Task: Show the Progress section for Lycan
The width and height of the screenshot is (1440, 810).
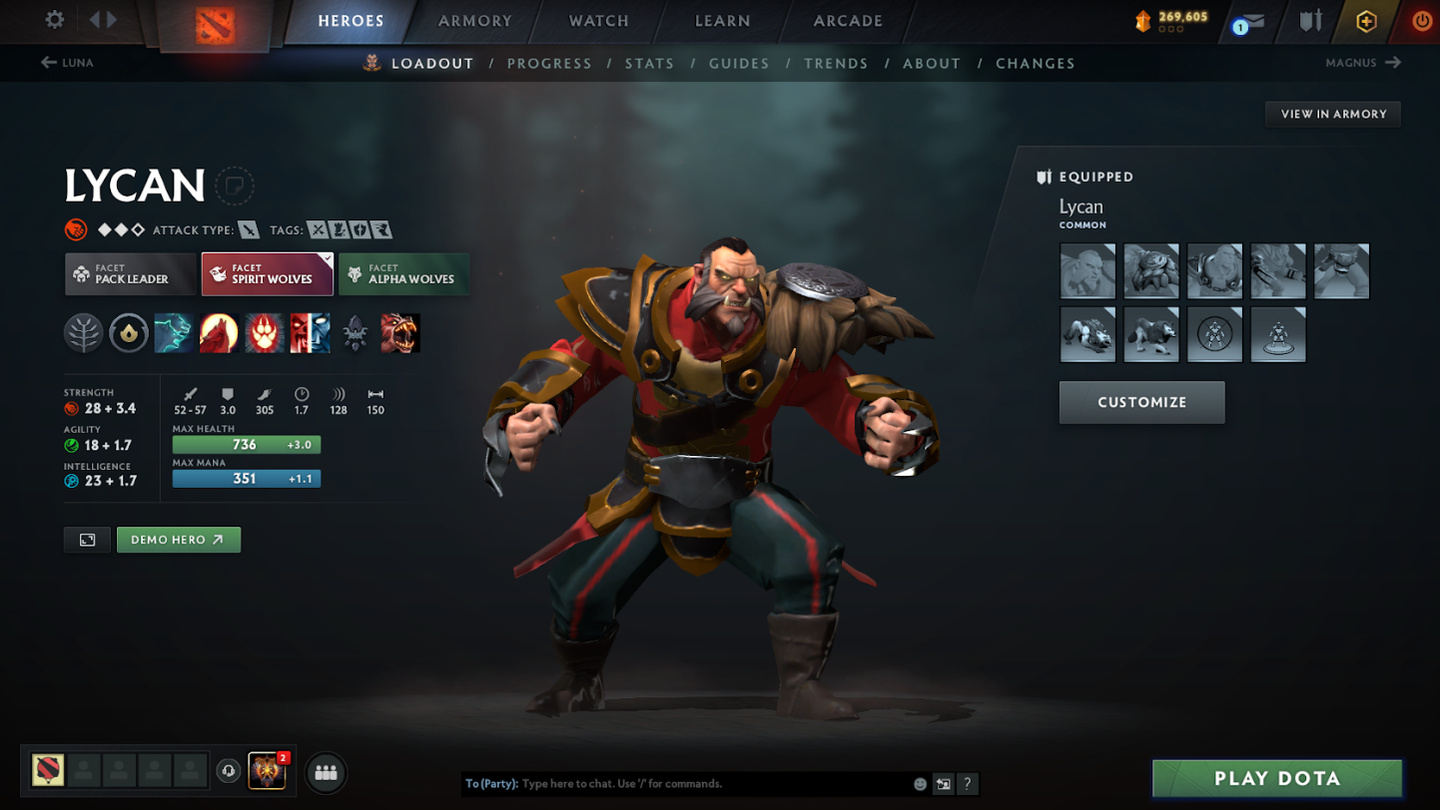Action: (549, 63)
